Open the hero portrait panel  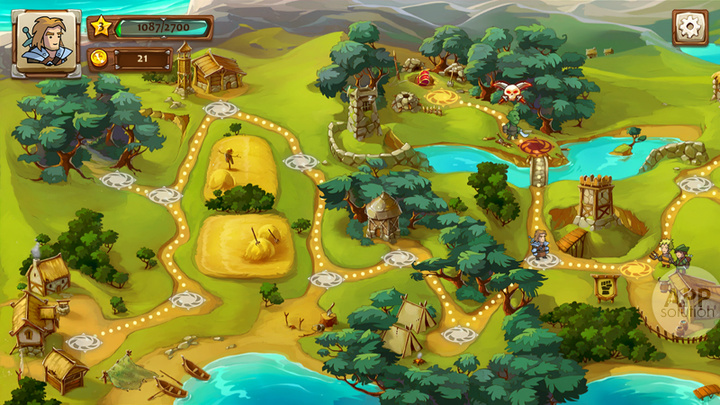(x=46, y=43)
